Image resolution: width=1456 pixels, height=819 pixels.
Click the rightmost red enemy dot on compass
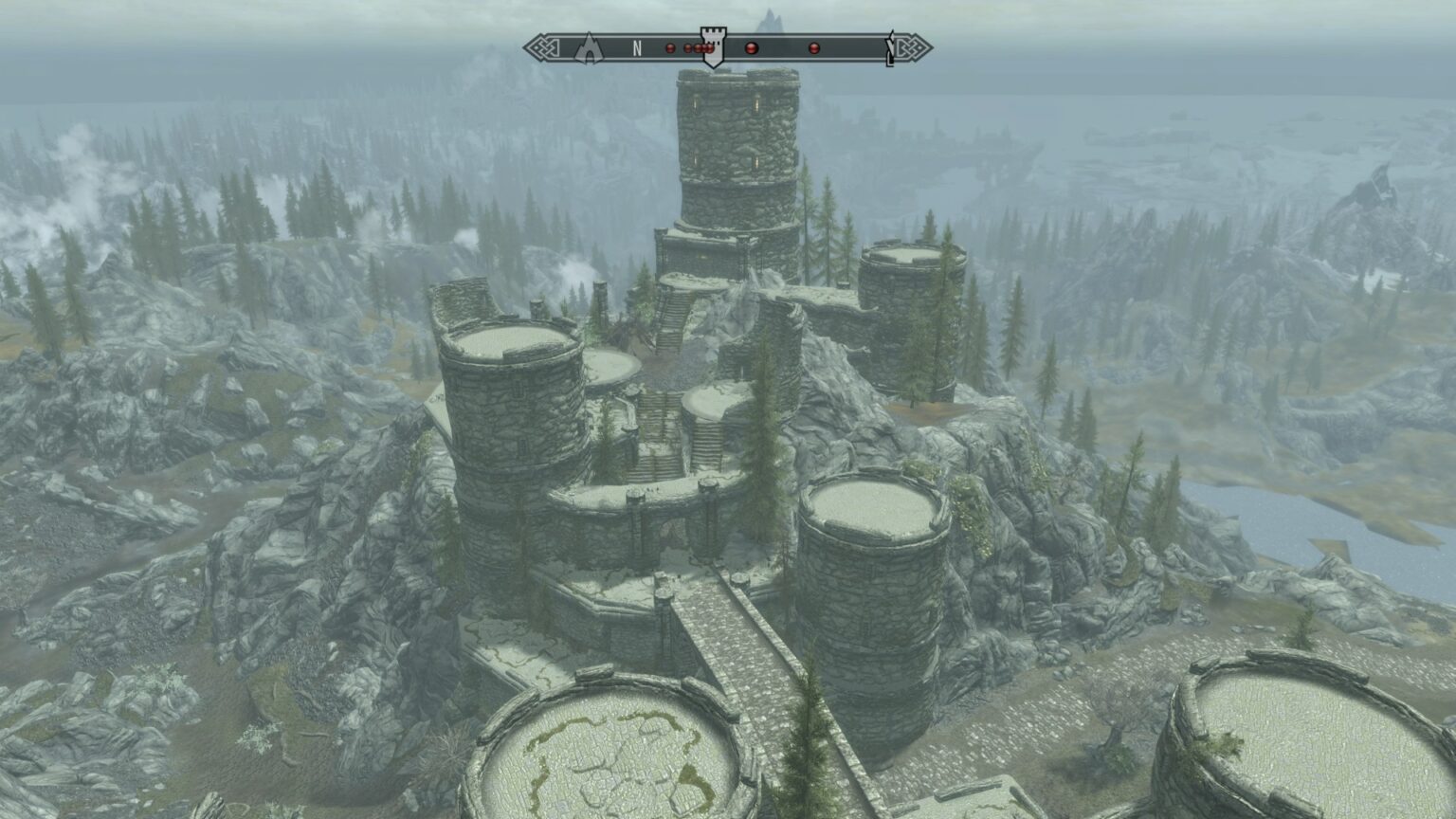[x=813, y=47]
